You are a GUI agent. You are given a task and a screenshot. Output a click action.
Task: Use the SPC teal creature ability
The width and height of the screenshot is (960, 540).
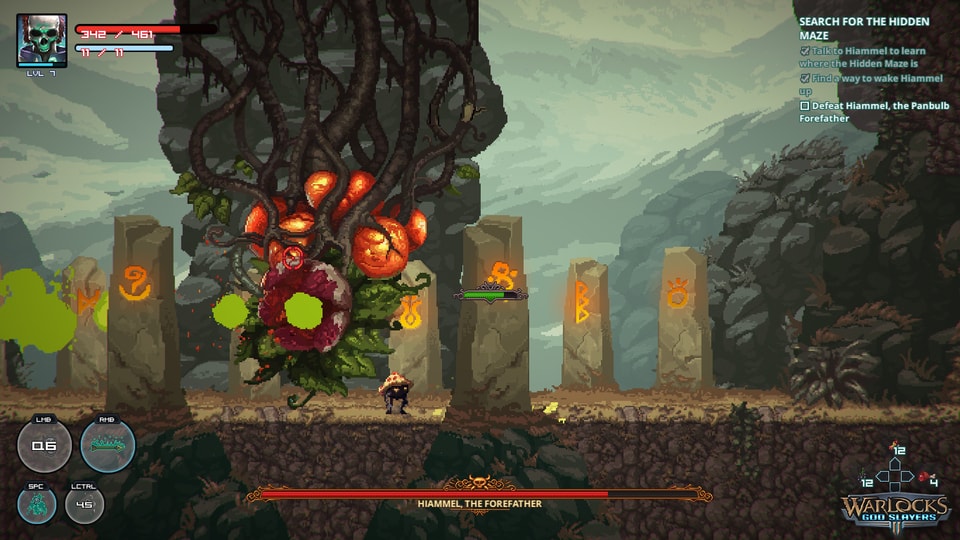37,504
